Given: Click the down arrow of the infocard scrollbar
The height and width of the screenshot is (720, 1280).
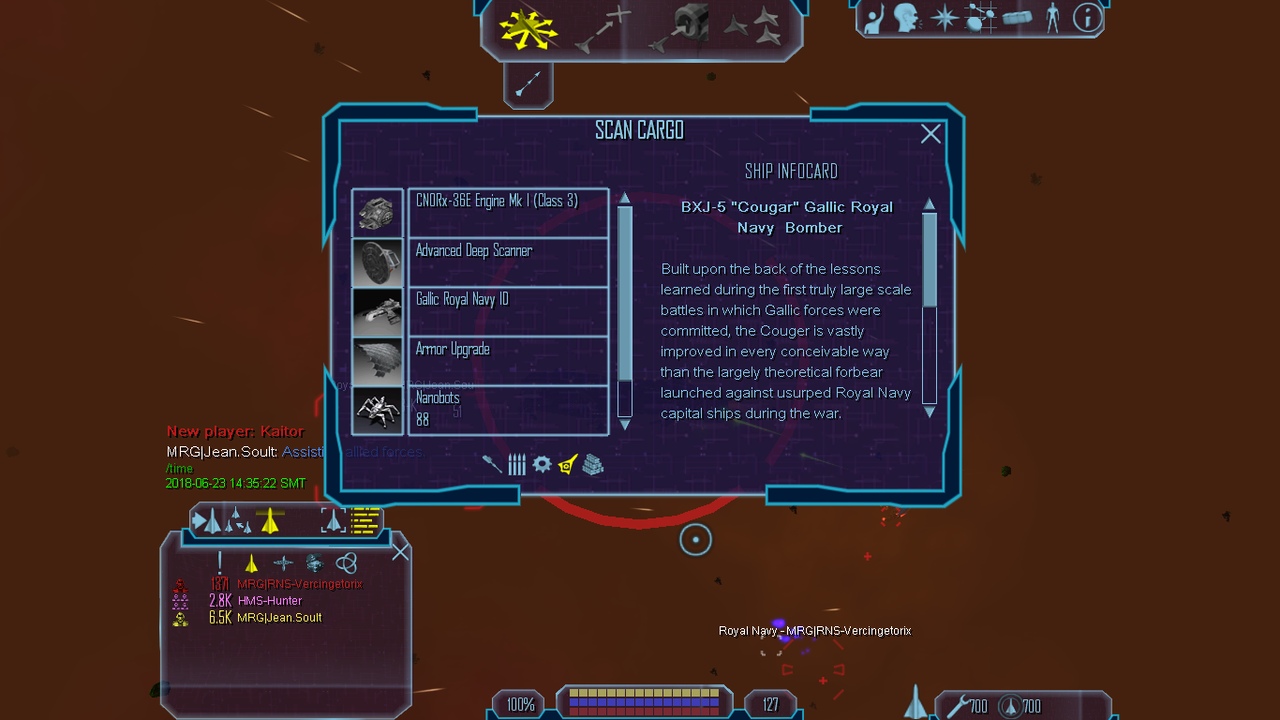Looking at the screenshot, I should click(x=929, y=412).
